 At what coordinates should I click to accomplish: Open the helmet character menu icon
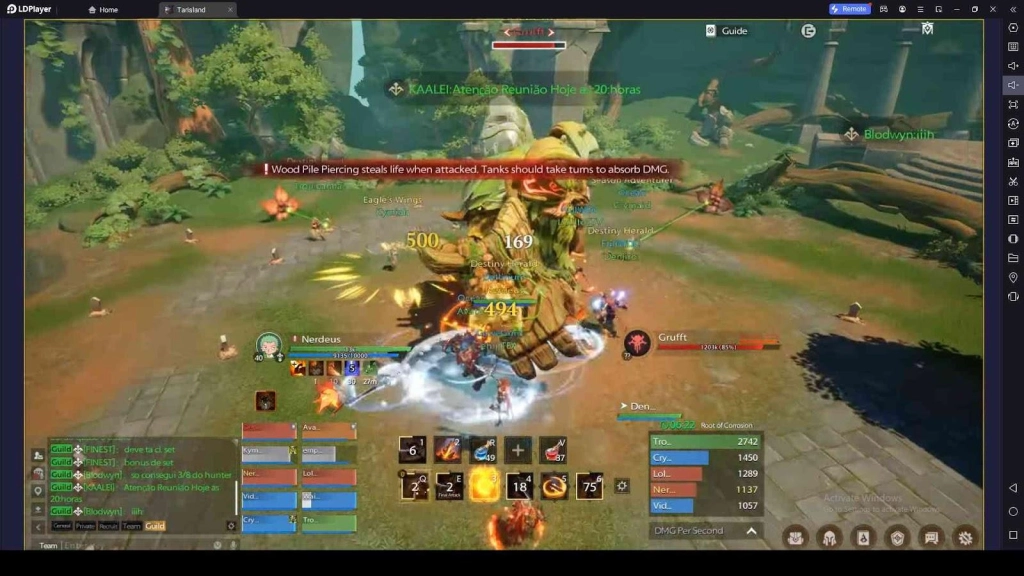click(829, 537)
